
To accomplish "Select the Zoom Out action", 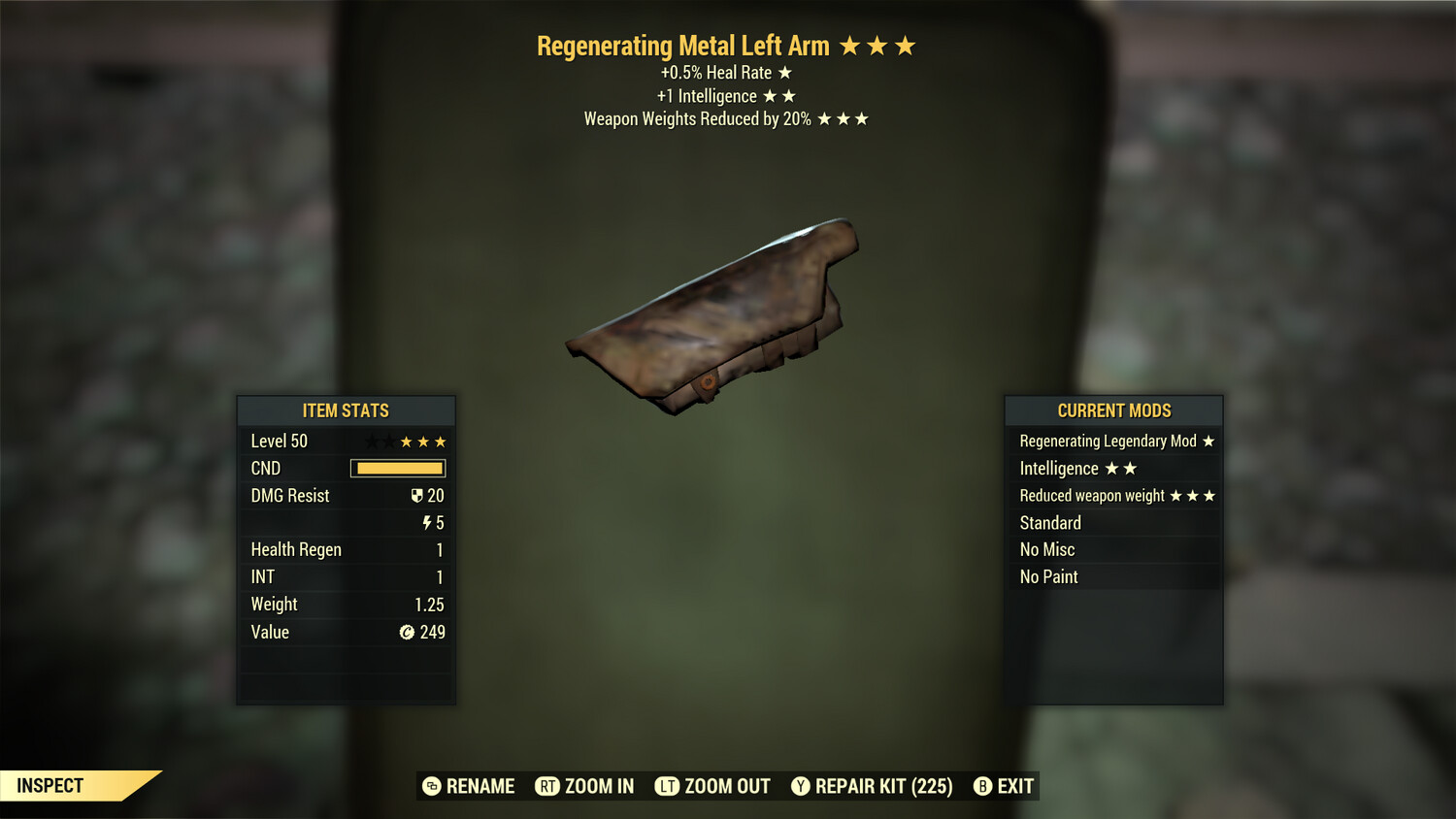I will click(x=713, y=786).
